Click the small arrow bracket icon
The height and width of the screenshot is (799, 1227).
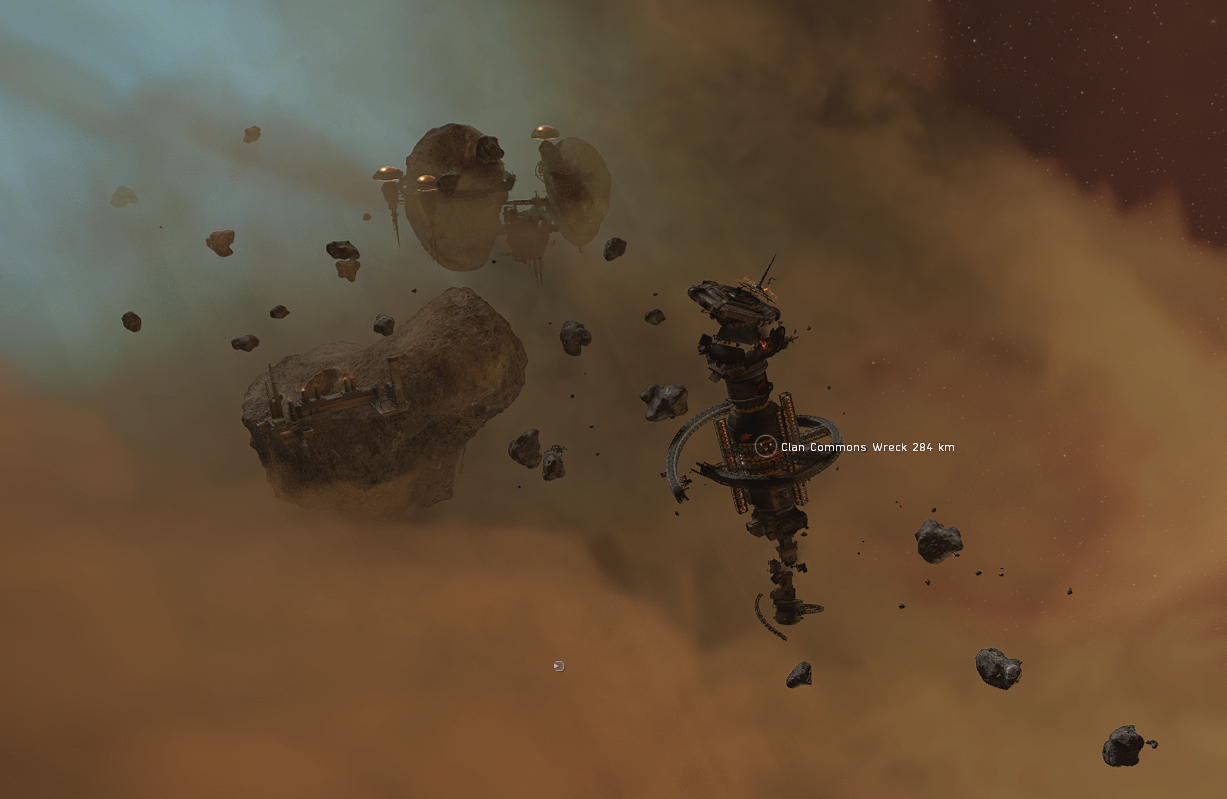[559, 666]
